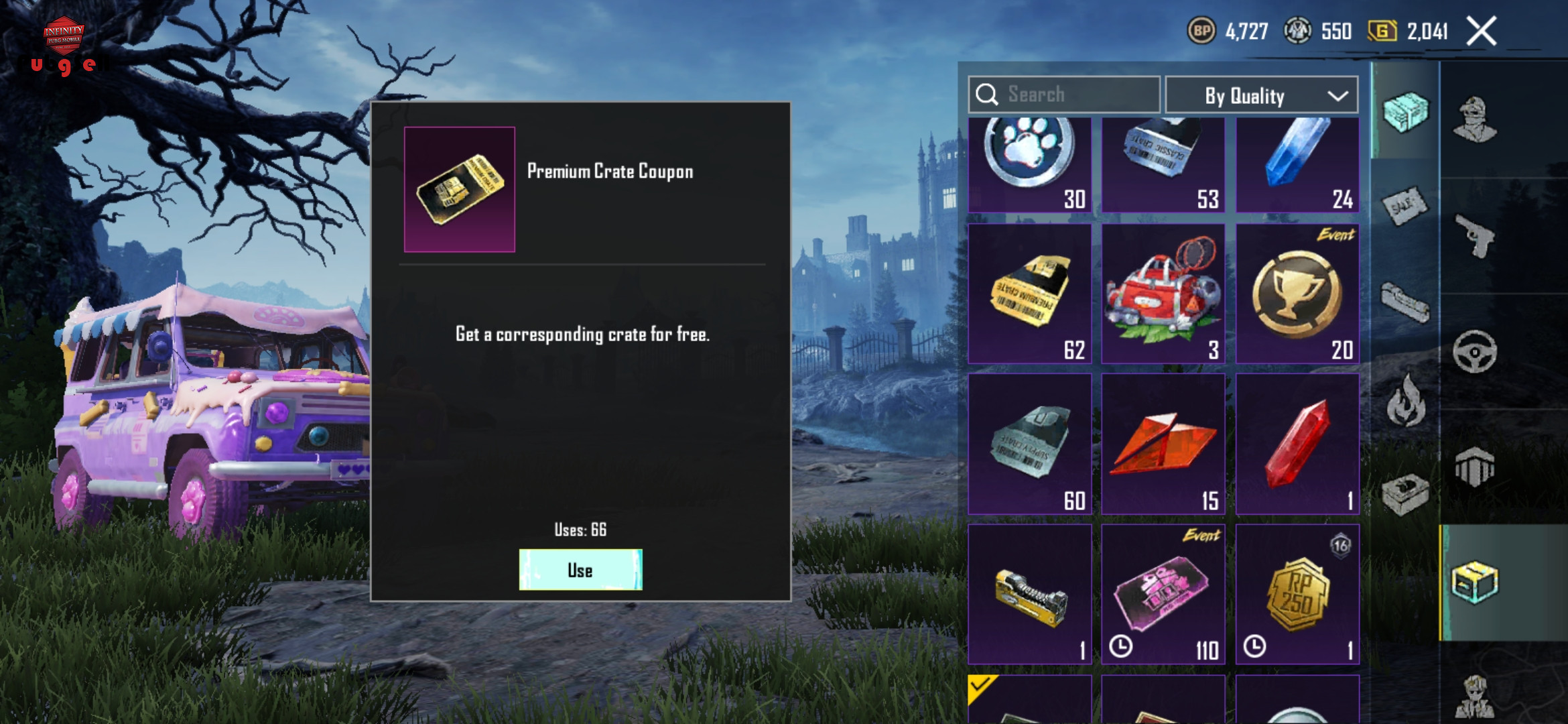
Task: Open the By Quality sort dropdown
Action: click(1261, 95)
